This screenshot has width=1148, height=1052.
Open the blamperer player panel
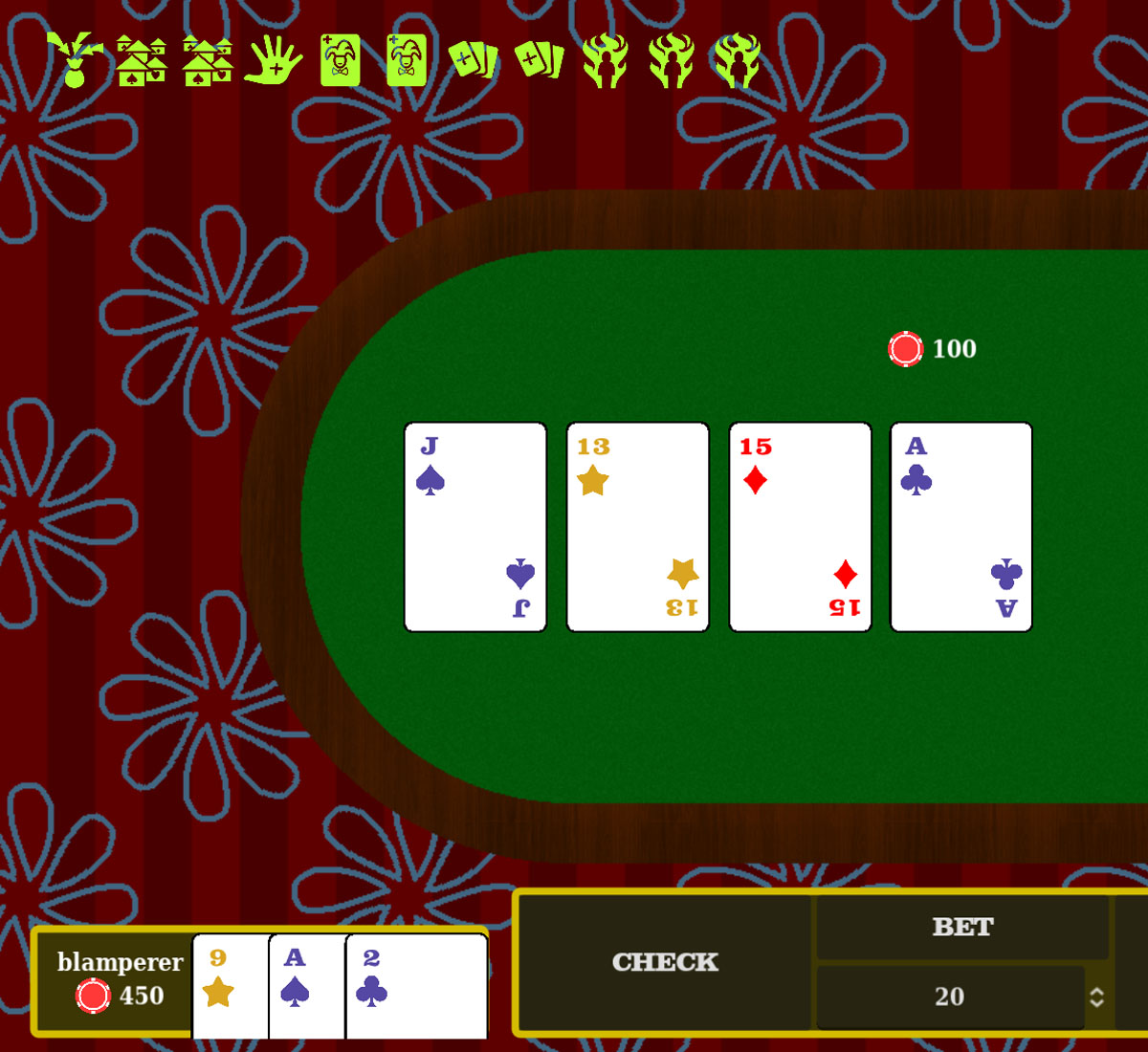(115, 980)
